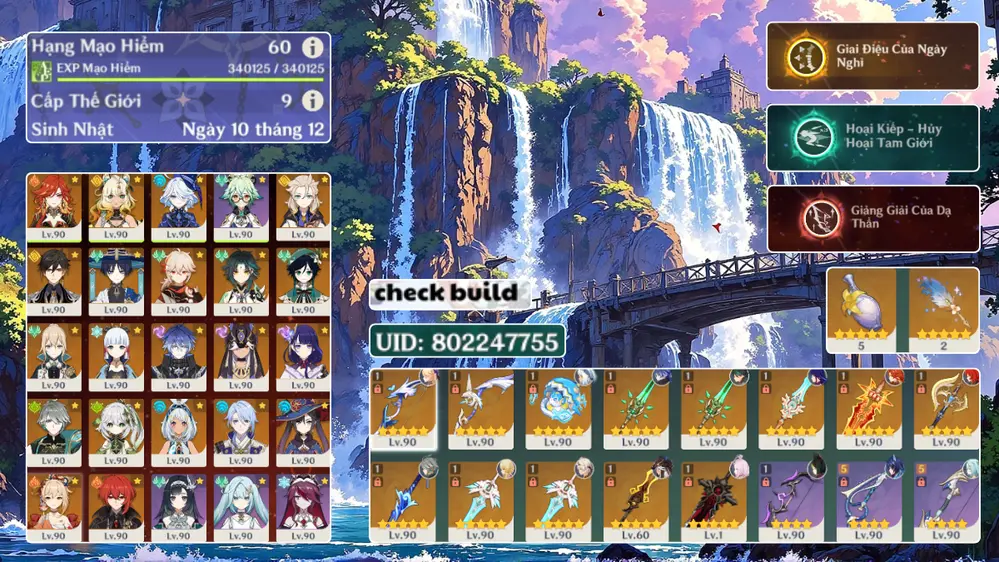Select the UID 802247755 label
The image size is (999, 562).
467,342
